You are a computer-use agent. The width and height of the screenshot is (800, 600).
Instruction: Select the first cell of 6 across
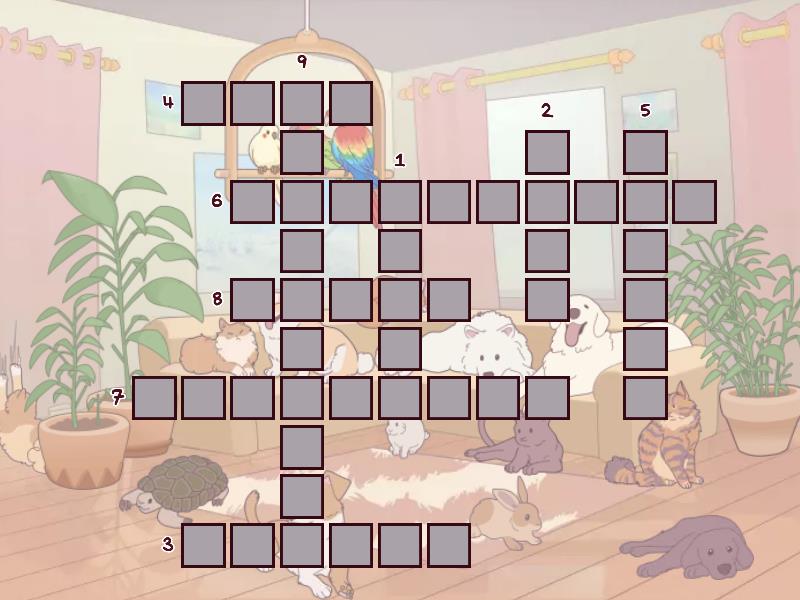[252, 201]
